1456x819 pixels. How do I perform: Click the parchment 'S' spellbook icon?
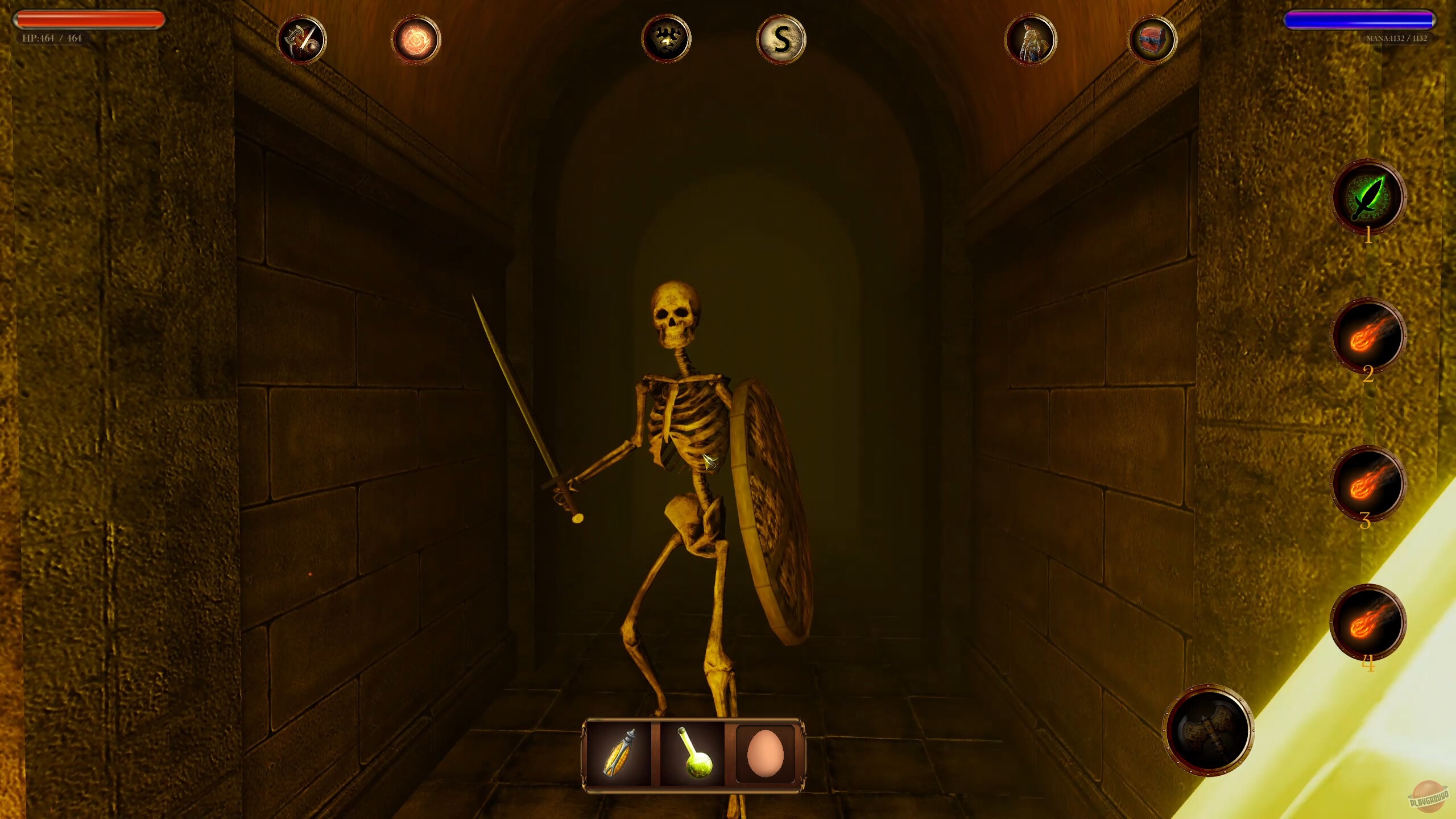[780, 39]
